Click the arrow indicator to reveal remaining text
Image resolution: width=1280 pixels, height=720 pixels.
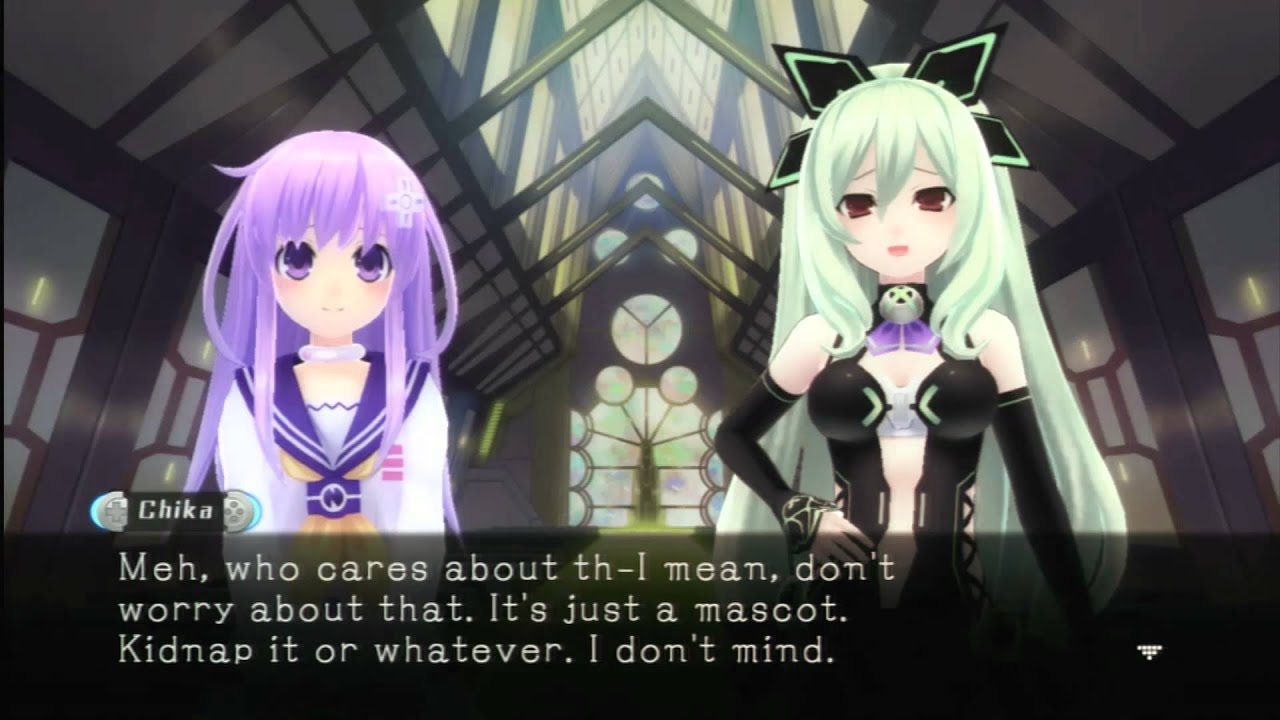(1150, 650)
